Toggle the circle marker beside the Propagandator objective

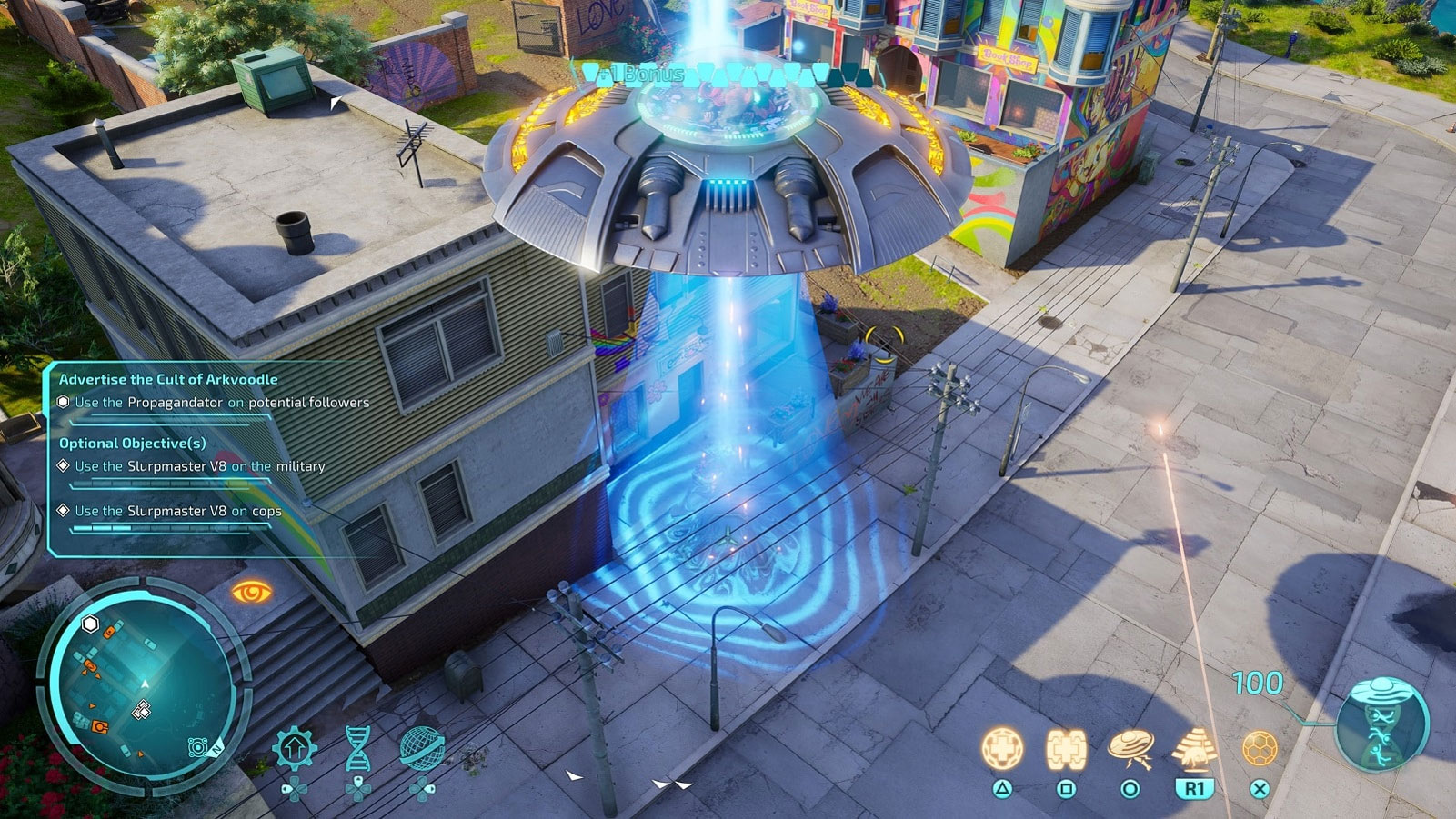tap(64, 403)
